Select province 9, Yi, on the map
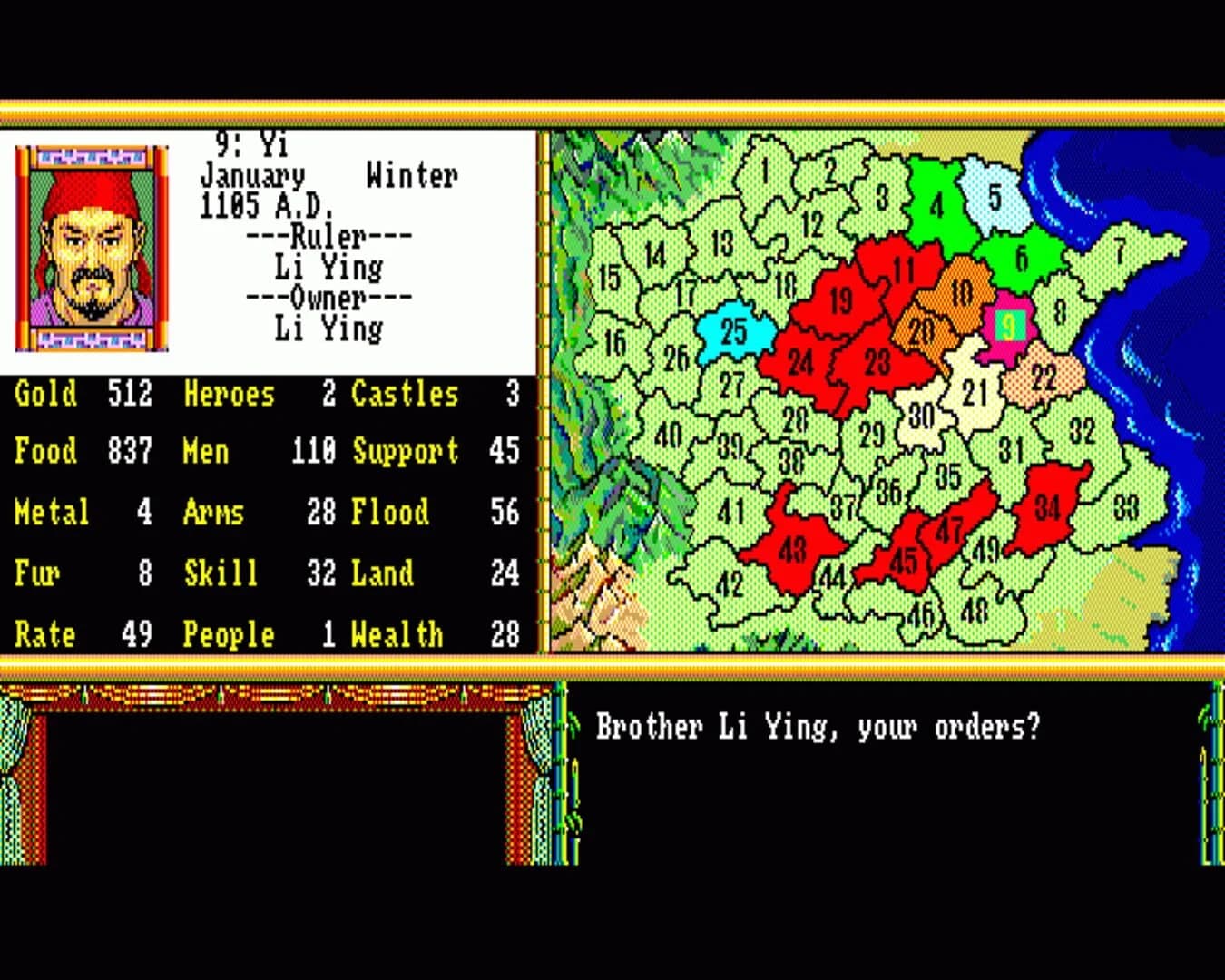Image resolution: width=1225 pixels, height=980 pixels. [1010, 324]
